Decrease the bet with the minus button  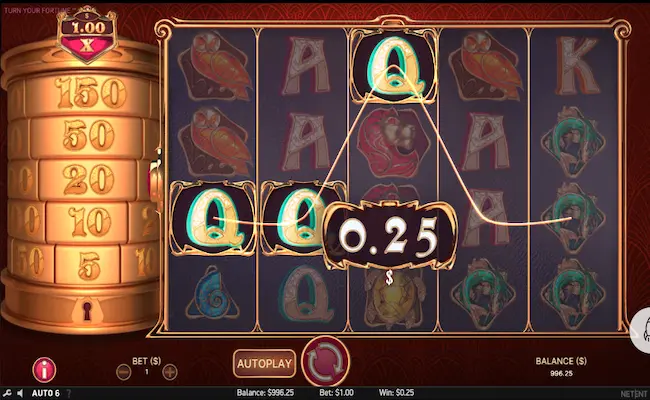[123, 372]
